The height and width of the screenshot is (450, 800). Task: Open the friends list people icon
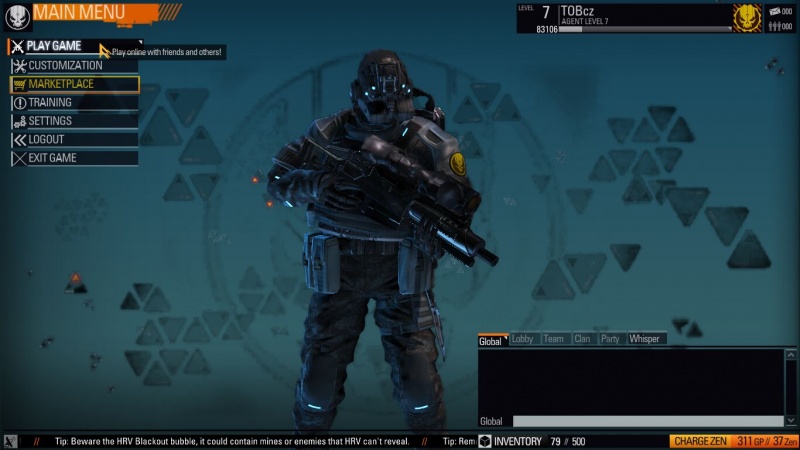pos(774,25)
